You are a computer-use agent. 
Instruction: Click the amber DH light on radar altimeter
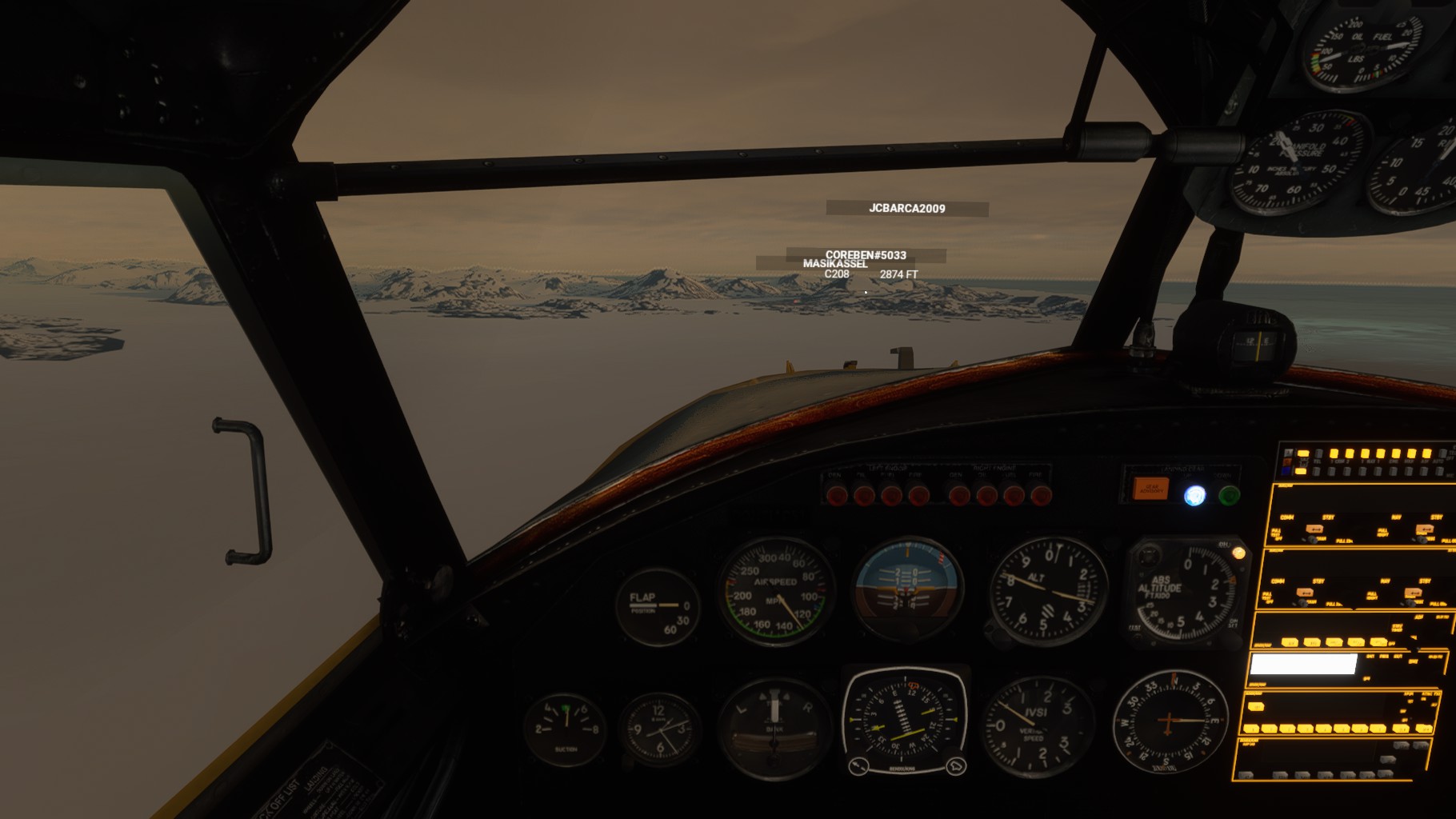point(1238,553)
